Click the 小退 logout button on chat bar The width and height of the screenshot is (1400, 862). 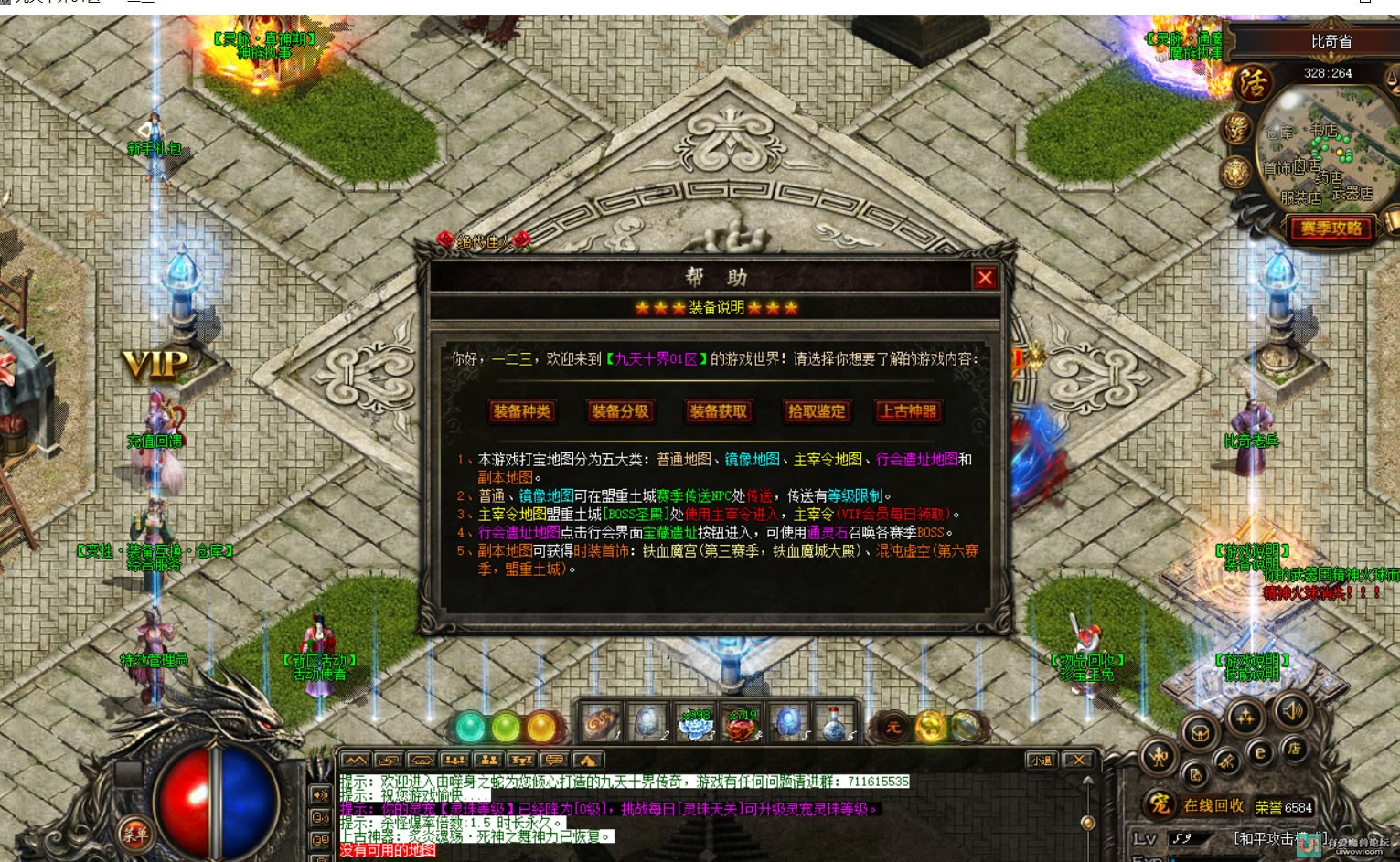pyautogui.click(x=1041, y=761)
